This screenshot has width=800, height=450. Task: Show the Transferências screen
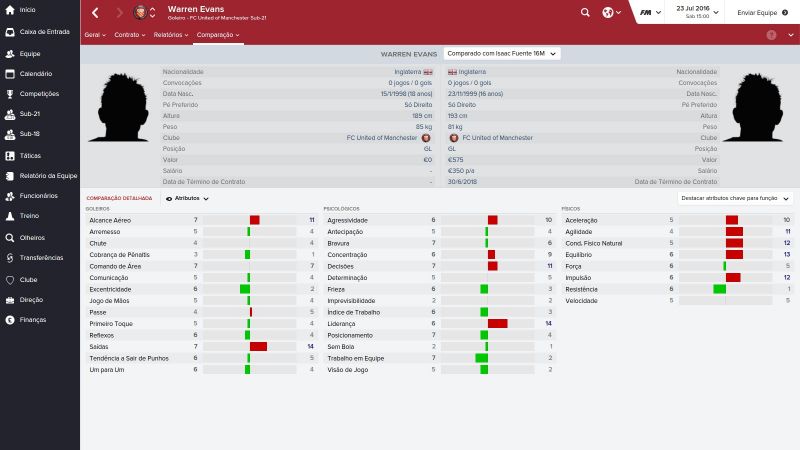(40, 257)
